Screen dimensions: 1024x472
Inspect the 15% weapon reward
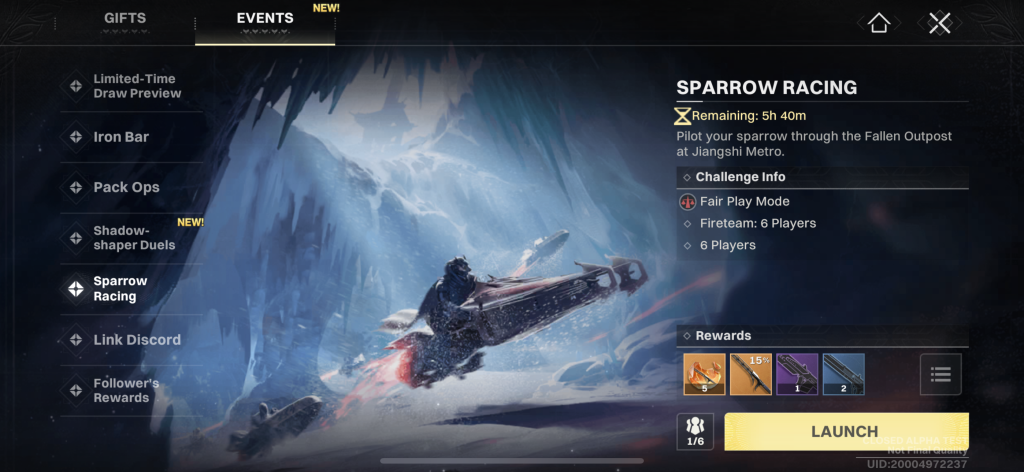(750, 375)
